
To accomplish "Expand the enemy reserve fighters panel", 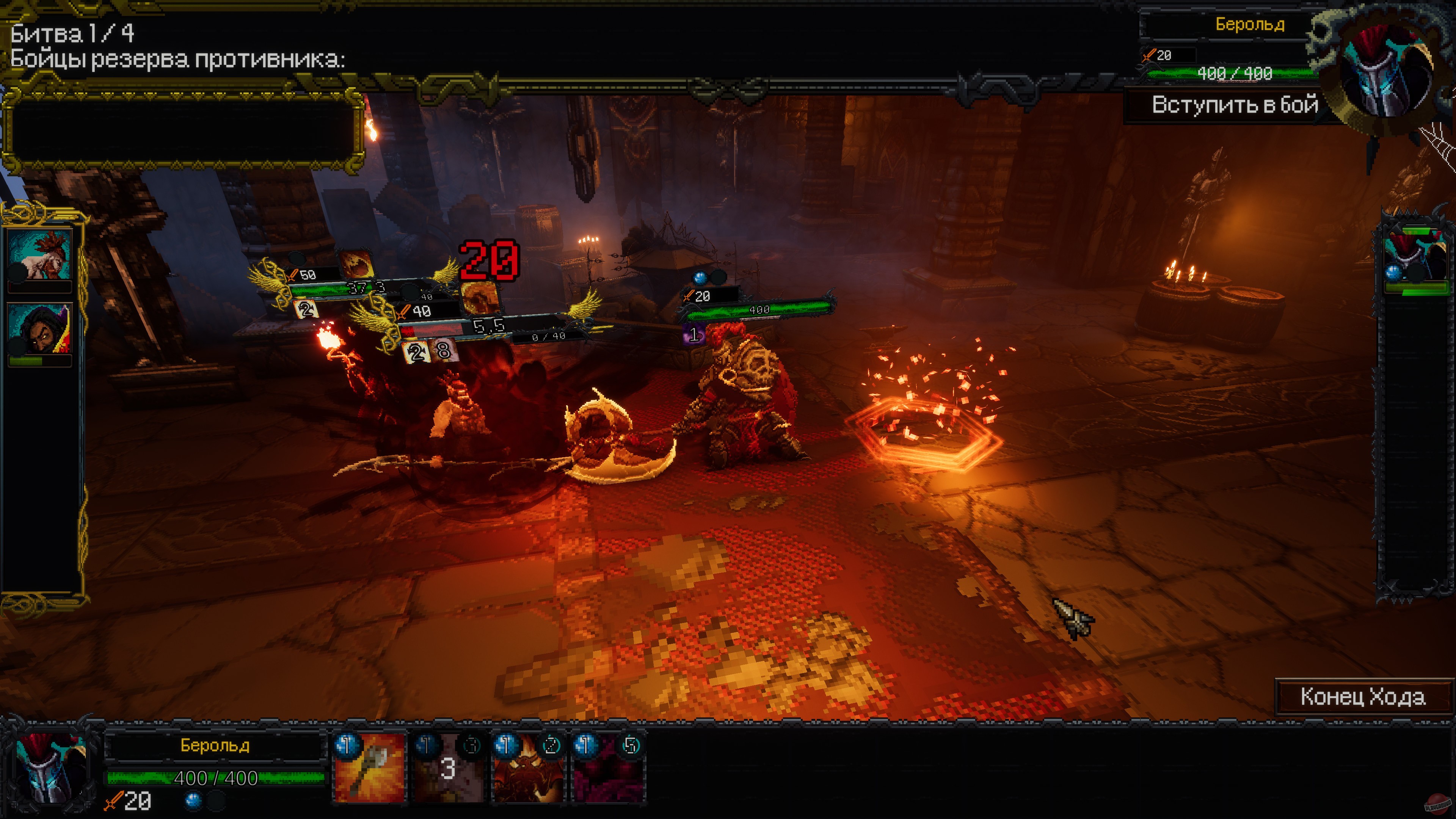I will coord(187,127).
